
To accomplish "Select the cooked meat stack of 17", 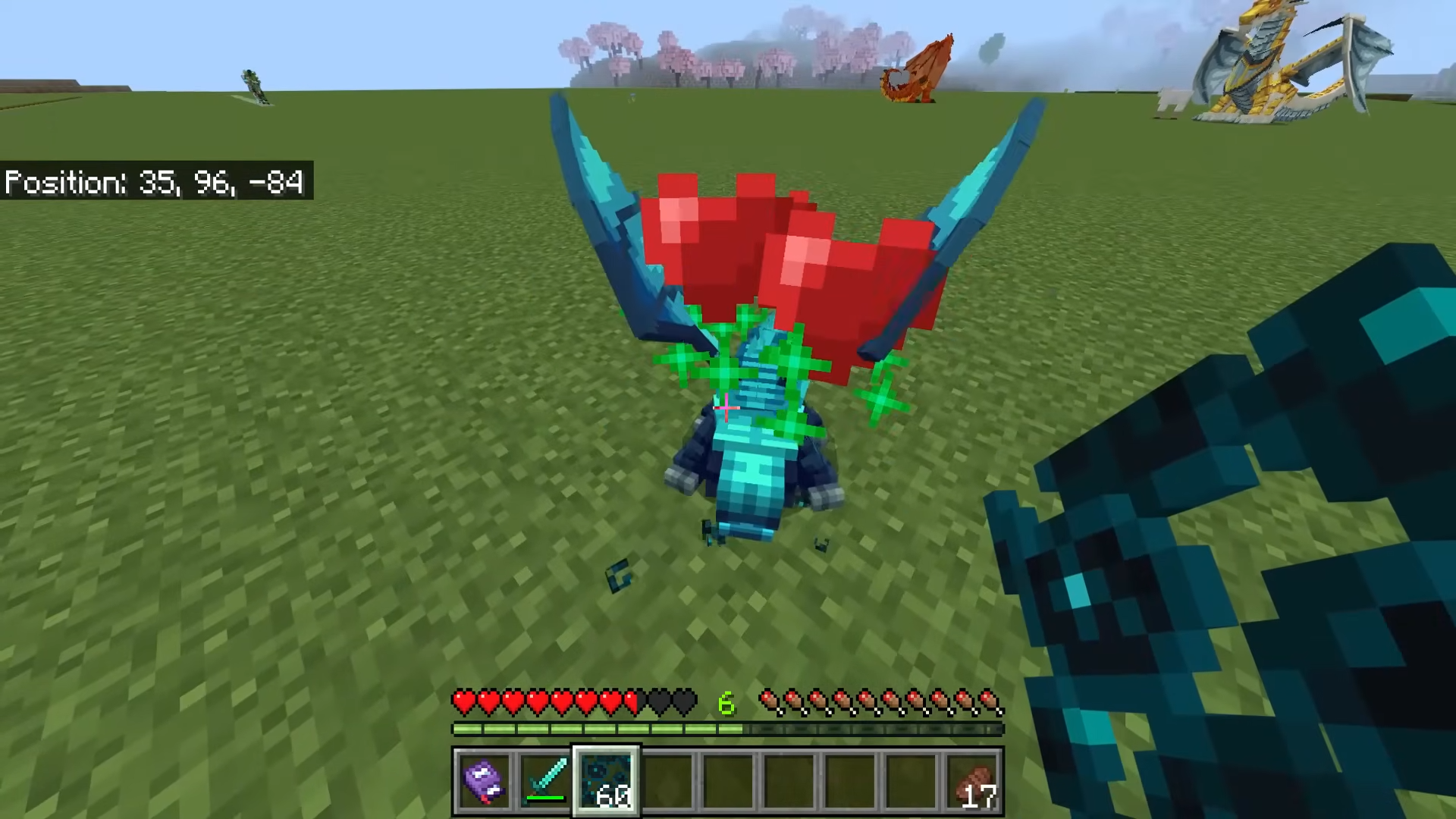I will click(x=973, y=782).
